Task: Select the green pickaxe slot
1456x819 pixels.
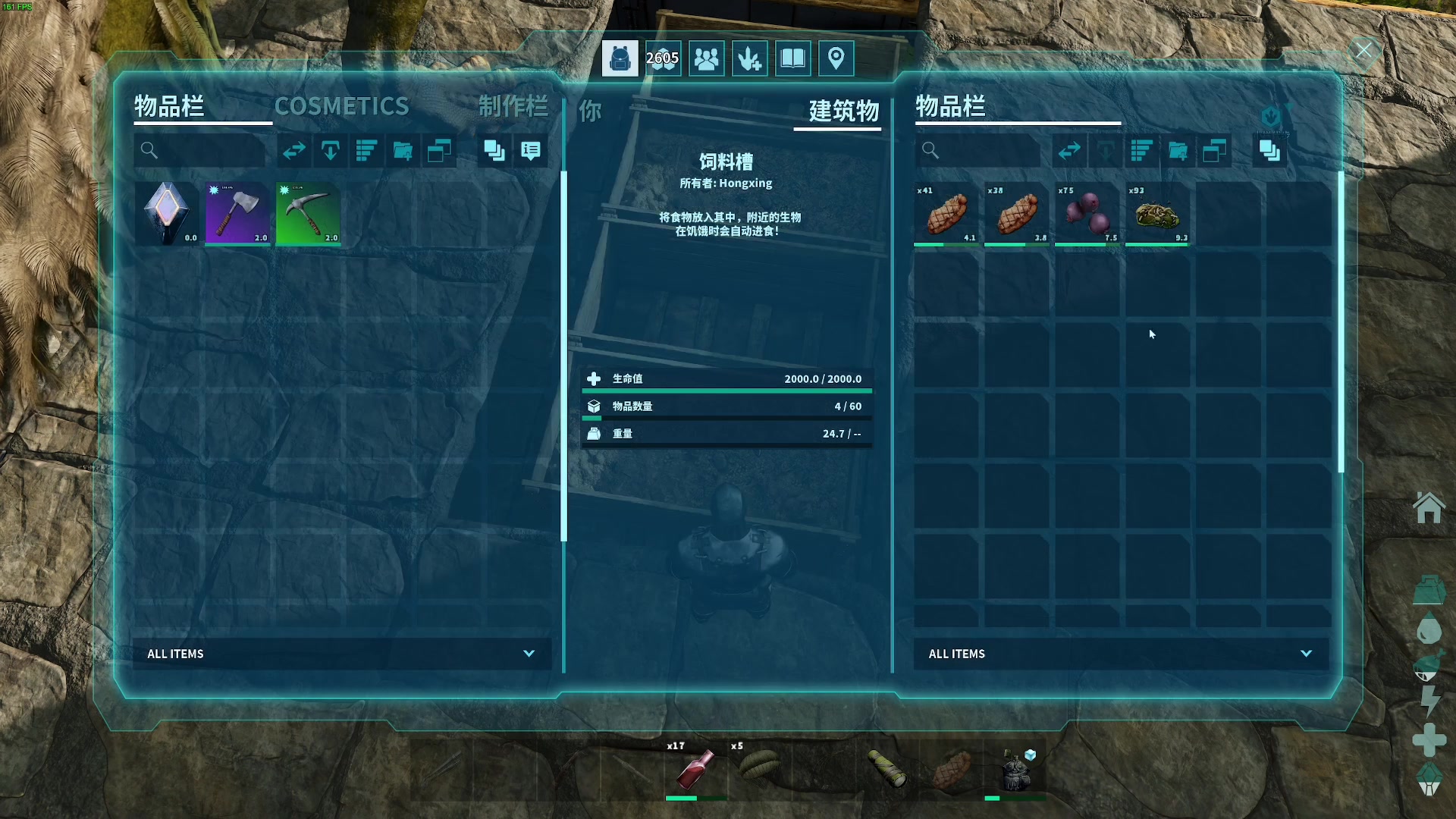Action: click(x=308, y=214)
